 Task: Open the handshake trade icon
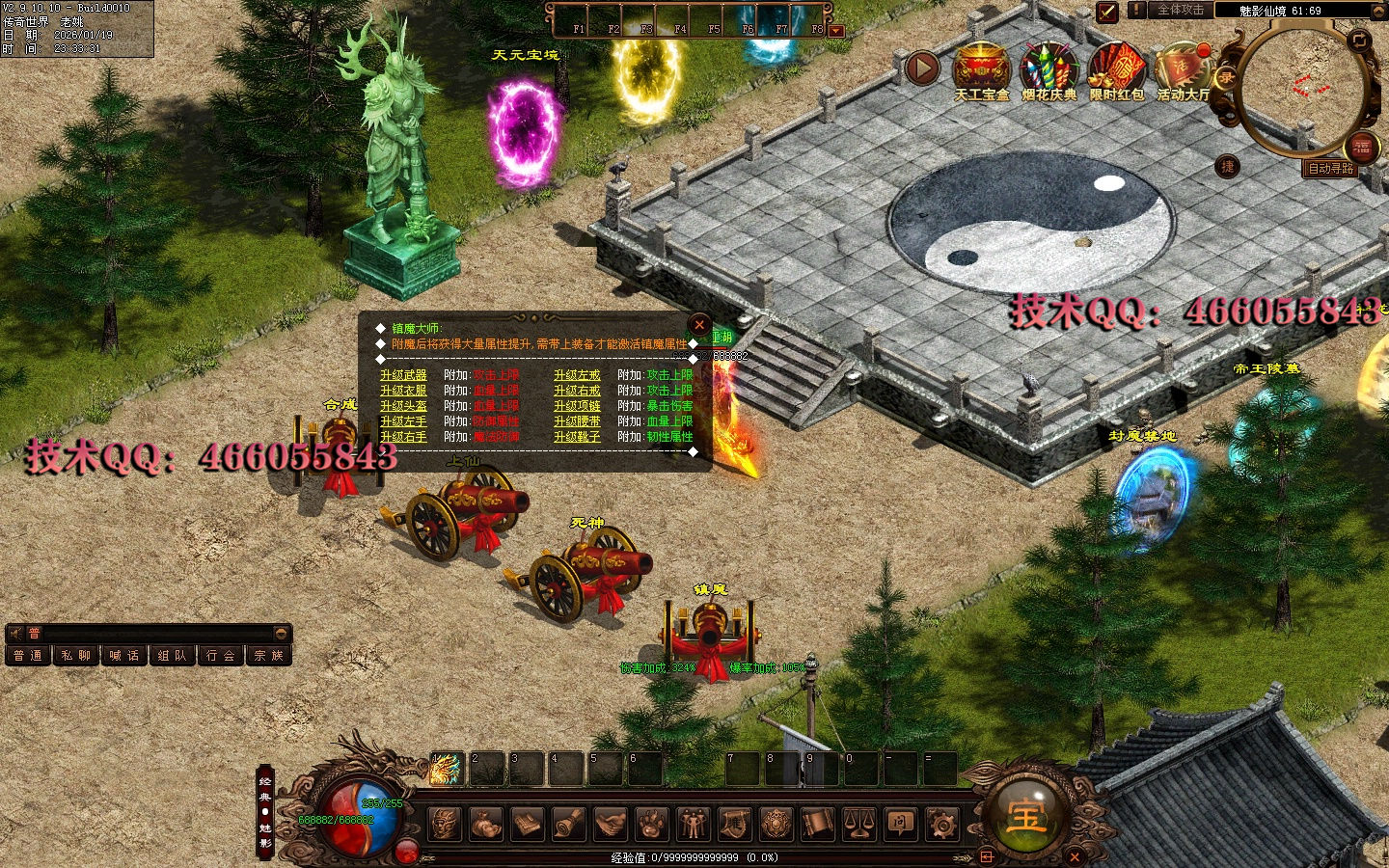tap(610, 825)
